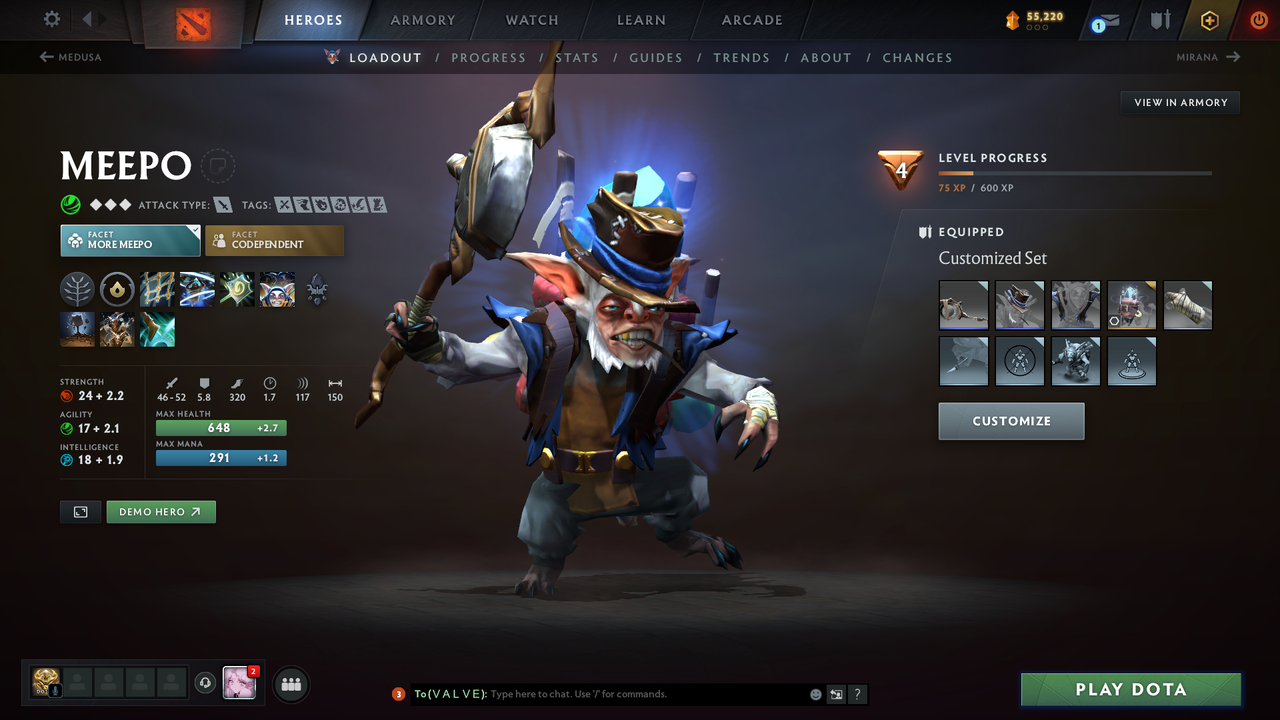The width and height of the screenshot is (1280, 720).
Task: Select the More Meepo facet
Action: coord(130,240)
